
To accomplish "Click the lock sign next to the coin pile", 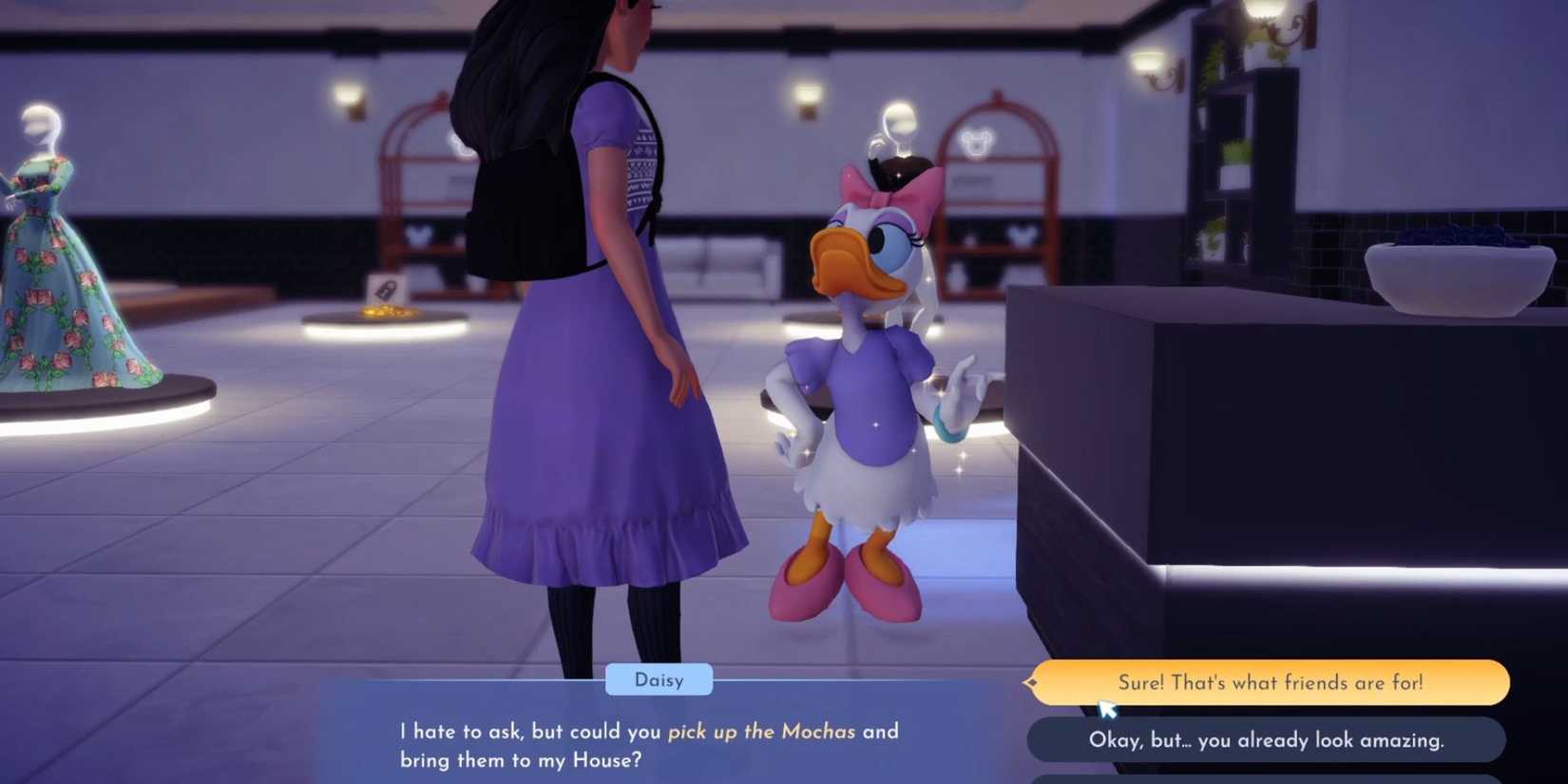I will click(388, 290).
